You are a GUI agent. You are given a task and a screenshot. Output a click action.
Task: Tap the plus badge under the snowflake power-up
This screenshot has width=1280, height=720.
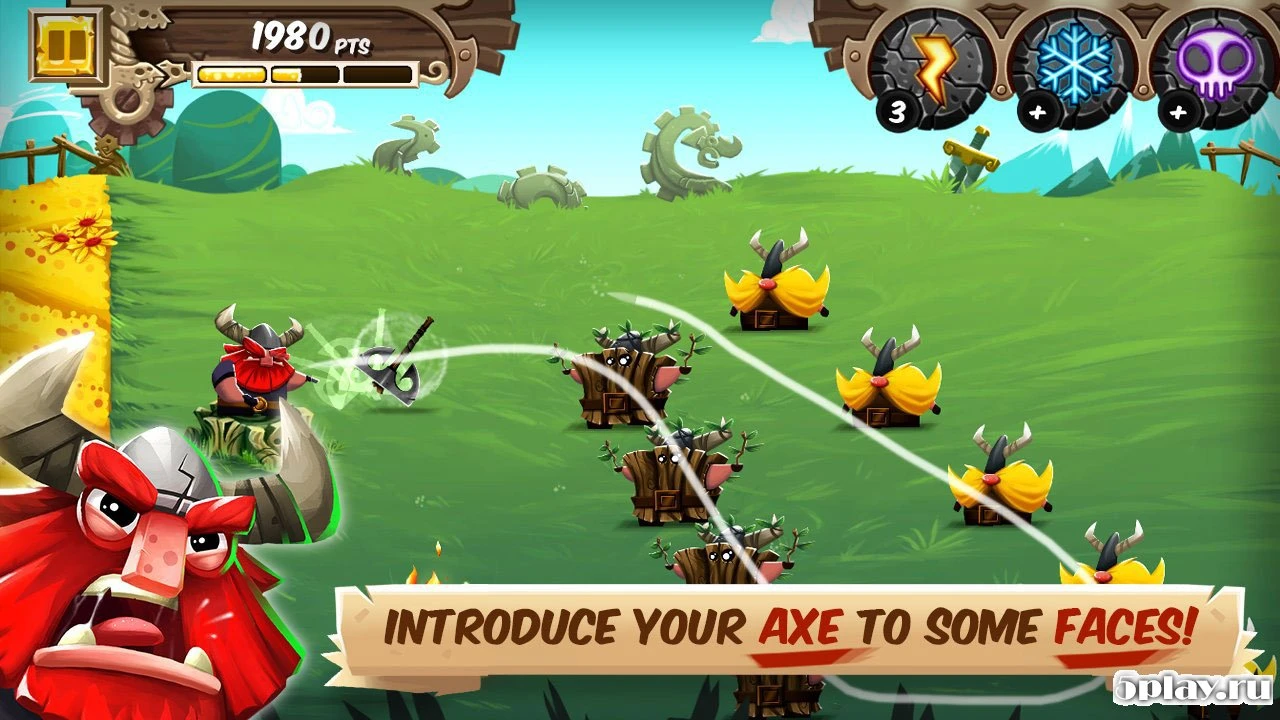(x=1037, y=110)
